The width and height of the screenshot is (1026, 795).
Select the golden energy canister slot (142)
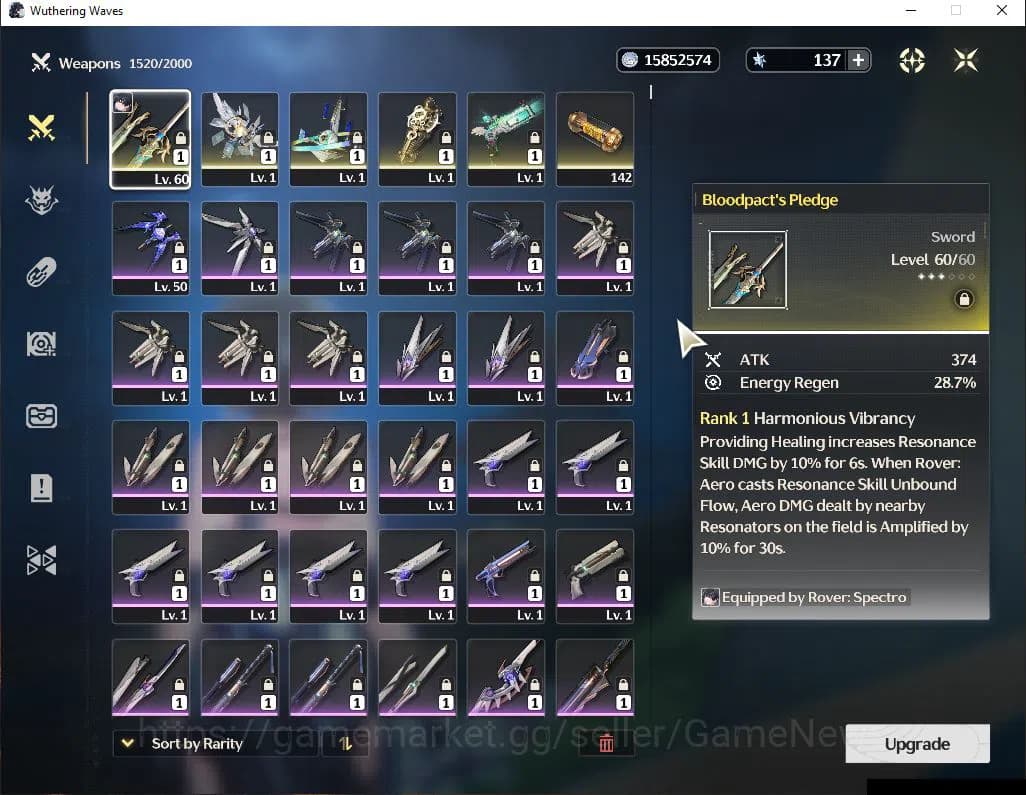pyautogui.click(x=595, y=139)
